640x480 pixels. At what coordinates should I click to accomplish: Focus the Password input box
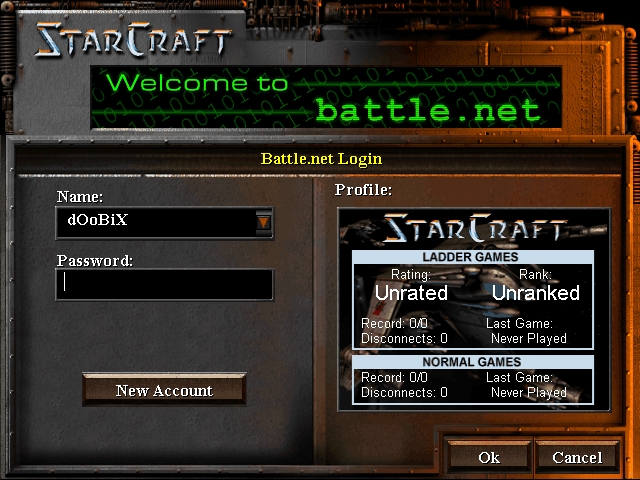[164, 284]
